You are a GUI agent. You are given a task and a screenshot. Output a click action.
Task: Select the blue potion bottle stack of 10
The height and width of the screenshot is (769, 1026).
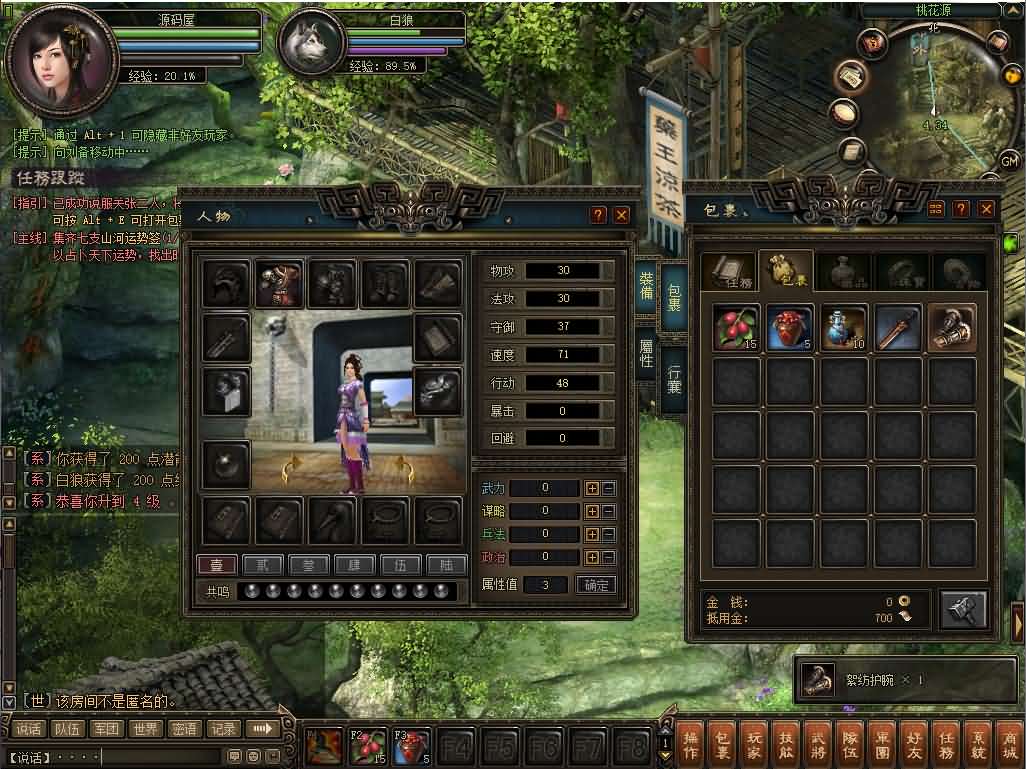[845, 328]
